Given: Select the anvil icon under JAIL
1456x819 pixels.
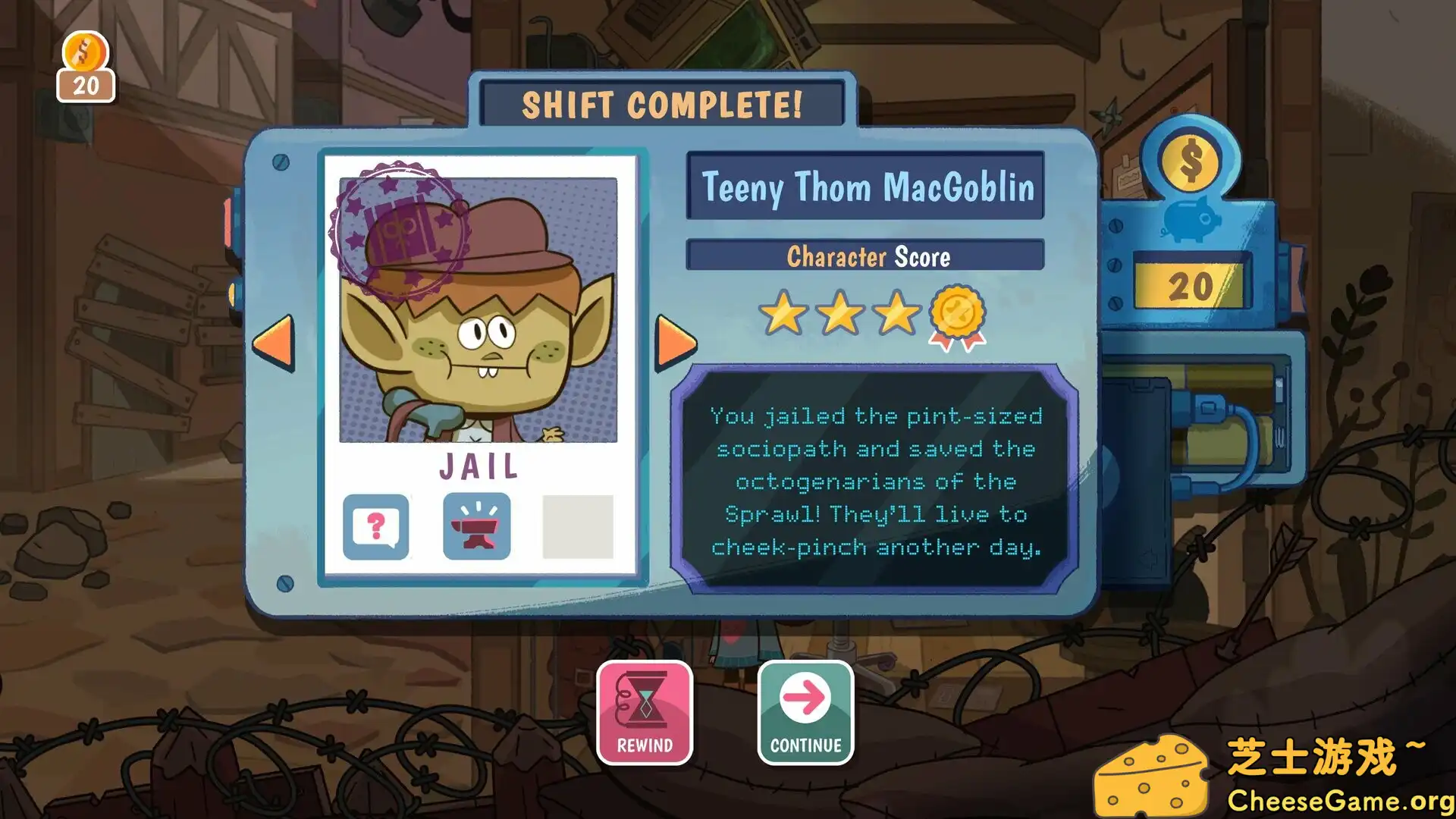Looking at the screenshot, I should click(476, 526).
